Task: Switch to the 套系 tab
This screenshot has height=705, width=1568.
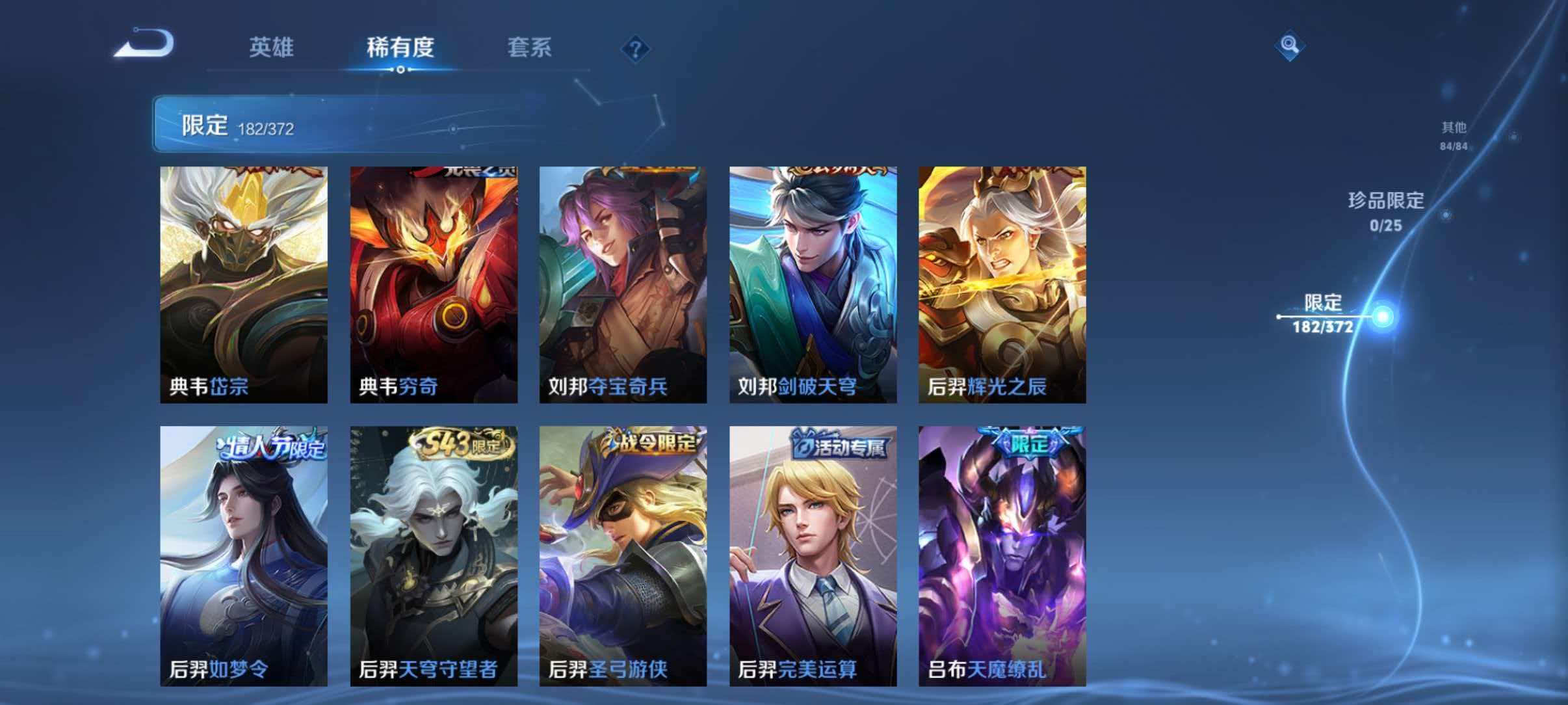Action: [x=530, y=49]
